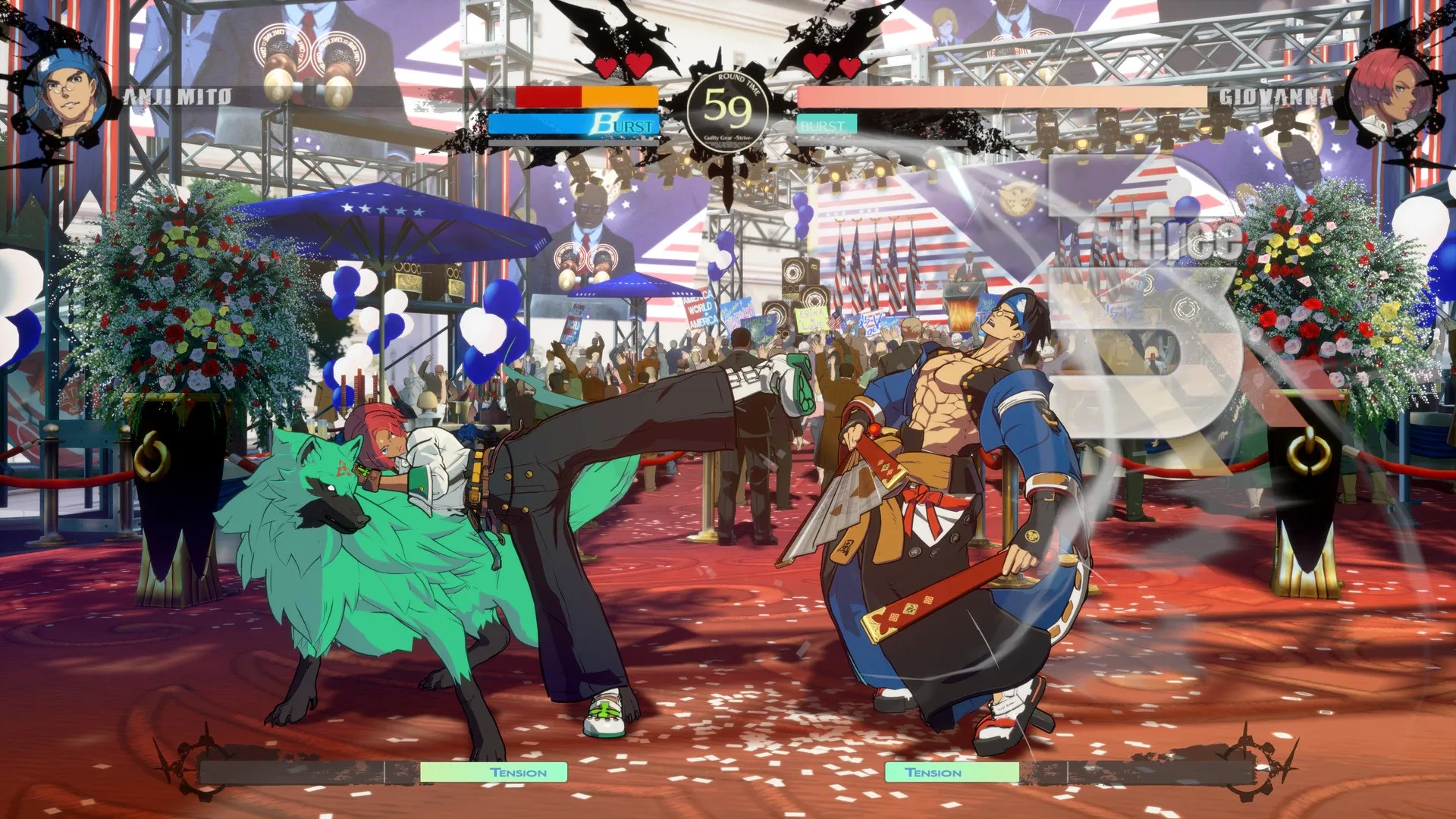Screen dimensions: 1456x819
Task: Select Anji's blue BURST gauge
Action: point(573,124)
